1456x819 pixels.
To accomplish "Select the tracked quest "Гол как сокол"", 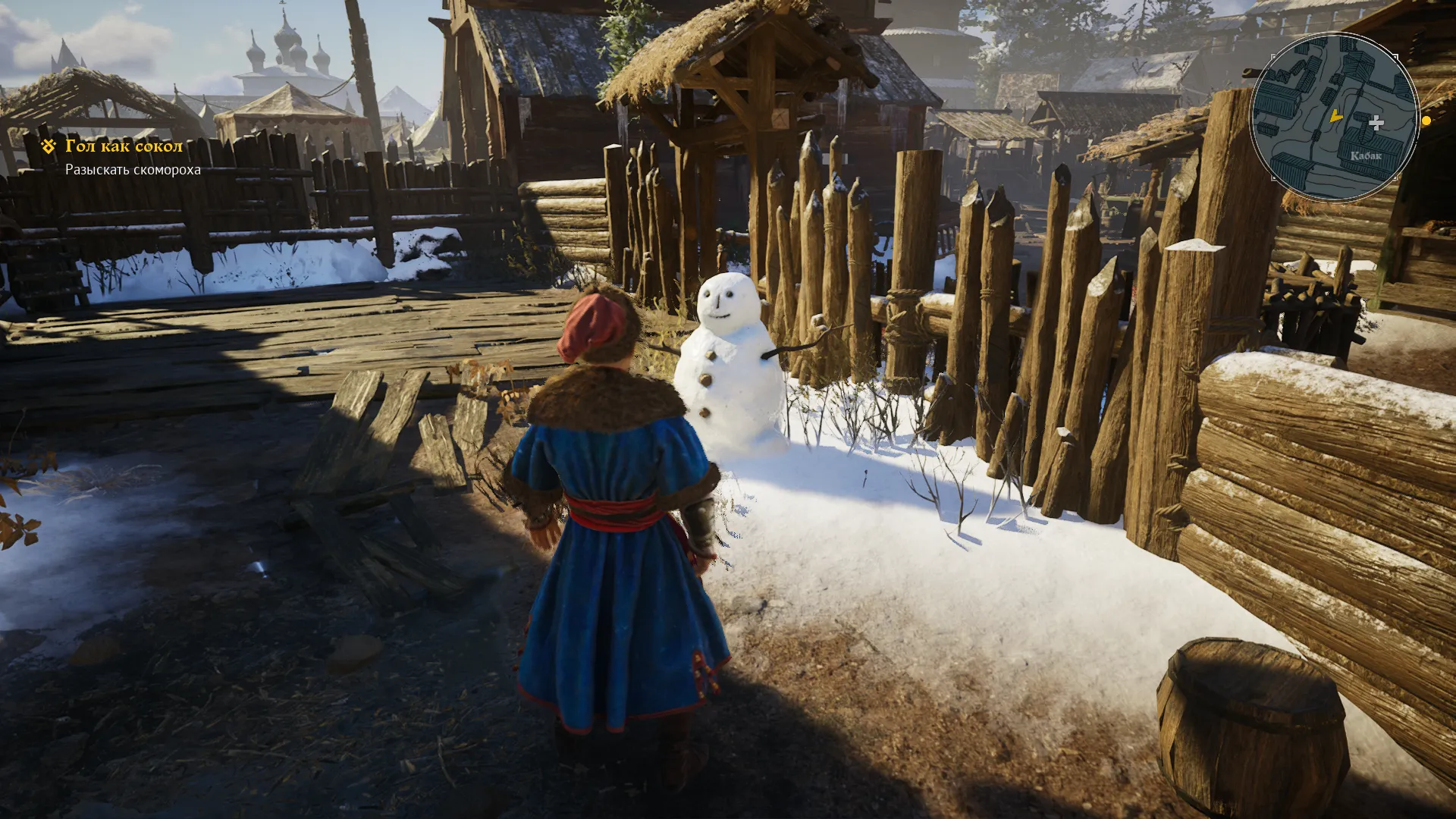I will coord(124,146).
